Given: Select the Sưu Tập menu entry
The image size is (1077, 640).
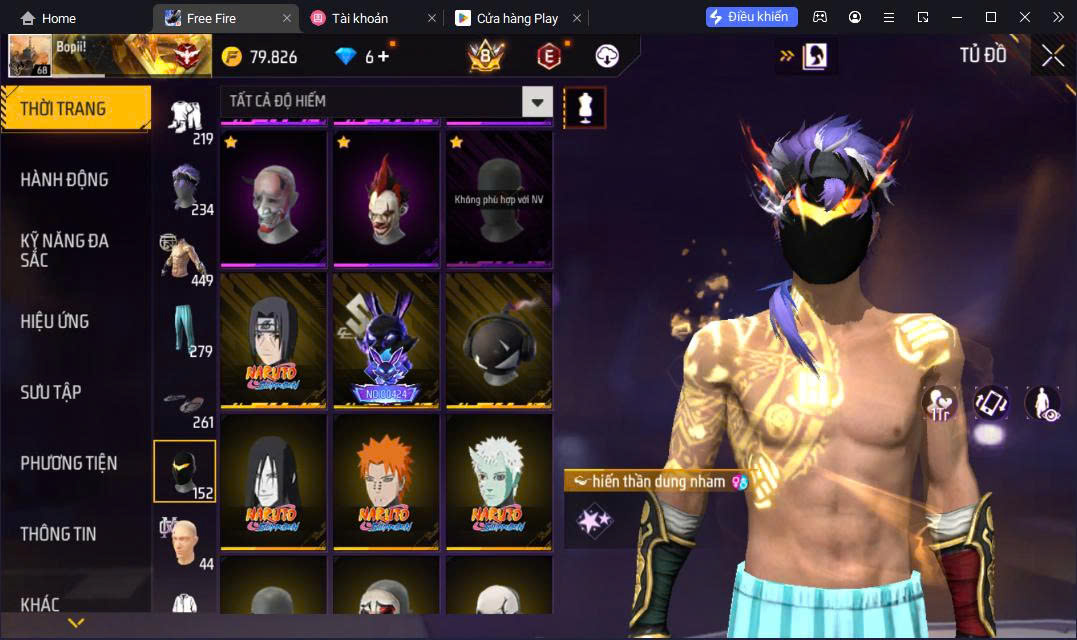Looking at the screenshot, I should (x=51, y=392).
